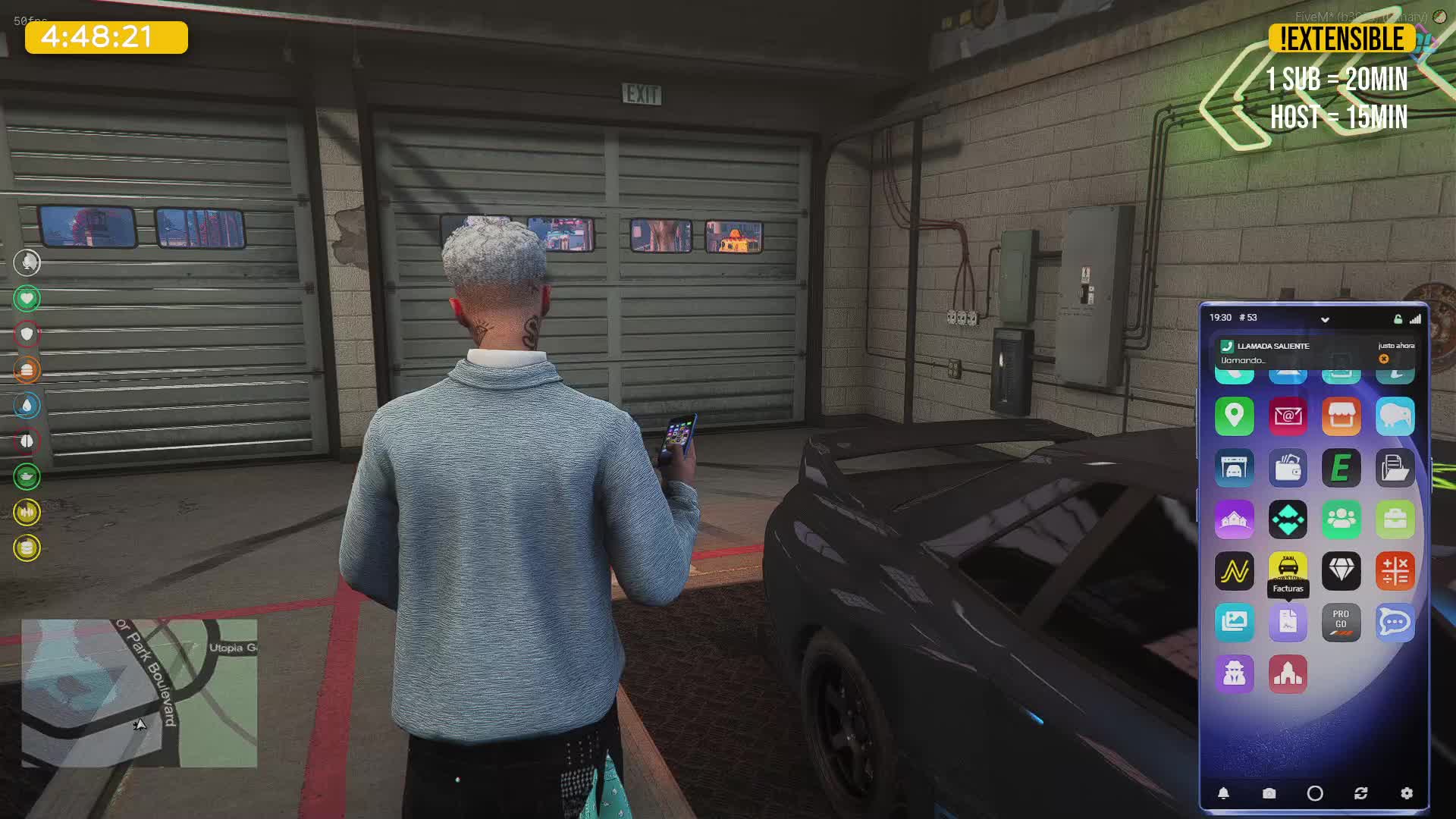This screenshot has height=819, width=1456.
Task: Open the red calculator app
Action: click(x=1395, y=571)
